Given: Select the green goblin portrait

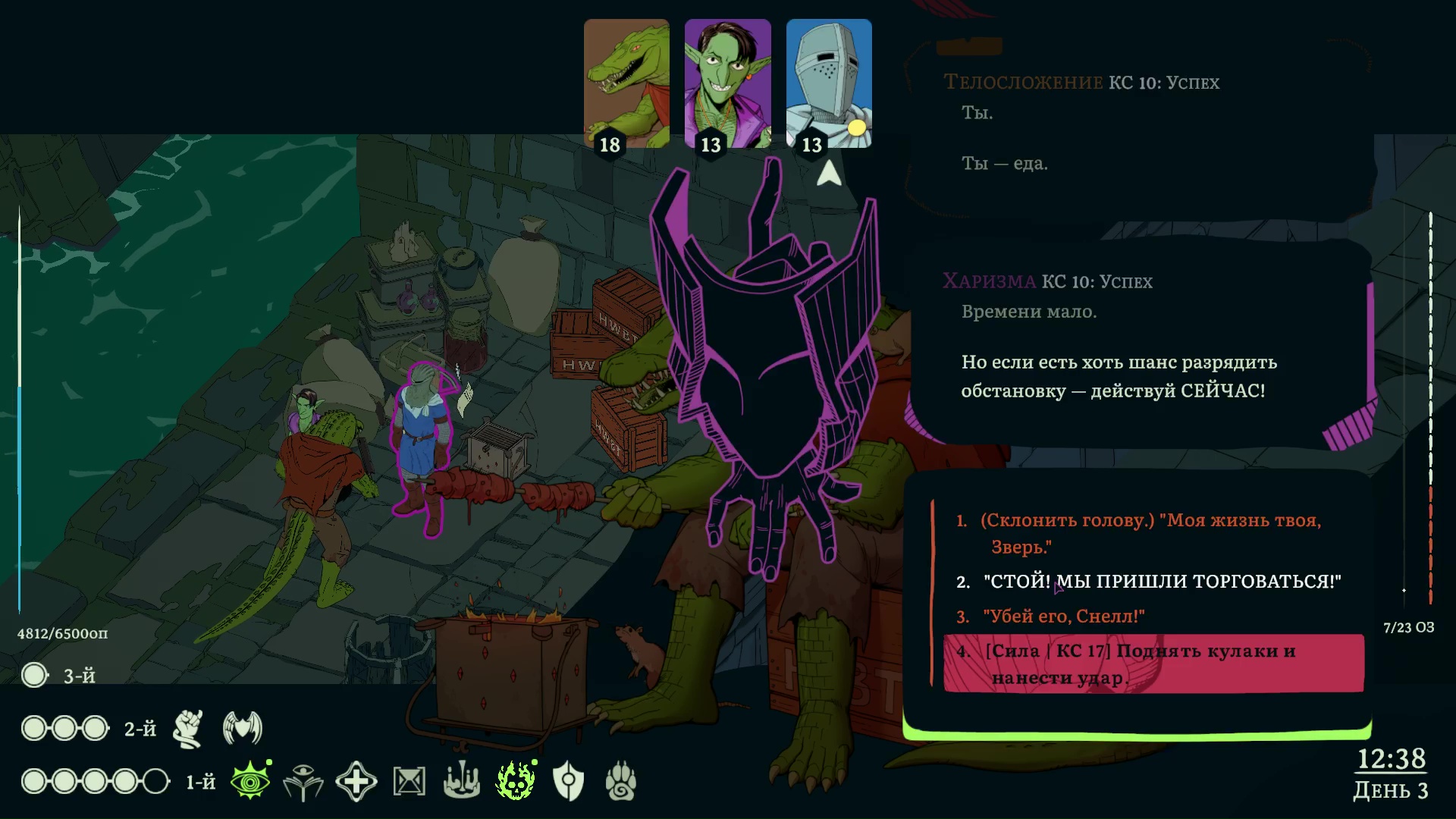Looking at the screenshot, I should [727, 83].
